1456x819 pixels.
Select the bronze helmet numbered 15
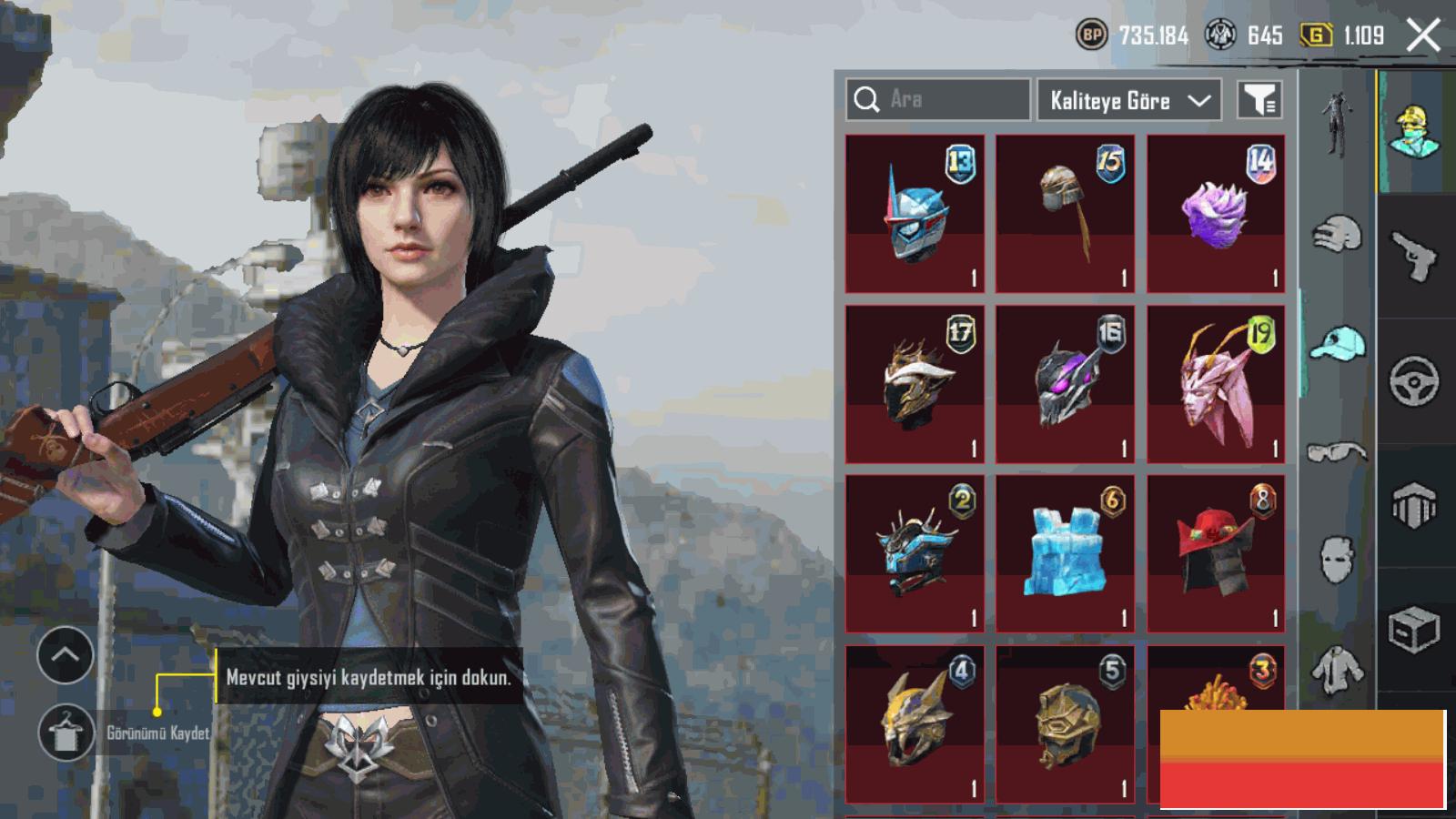click(x=1065, y=214)
